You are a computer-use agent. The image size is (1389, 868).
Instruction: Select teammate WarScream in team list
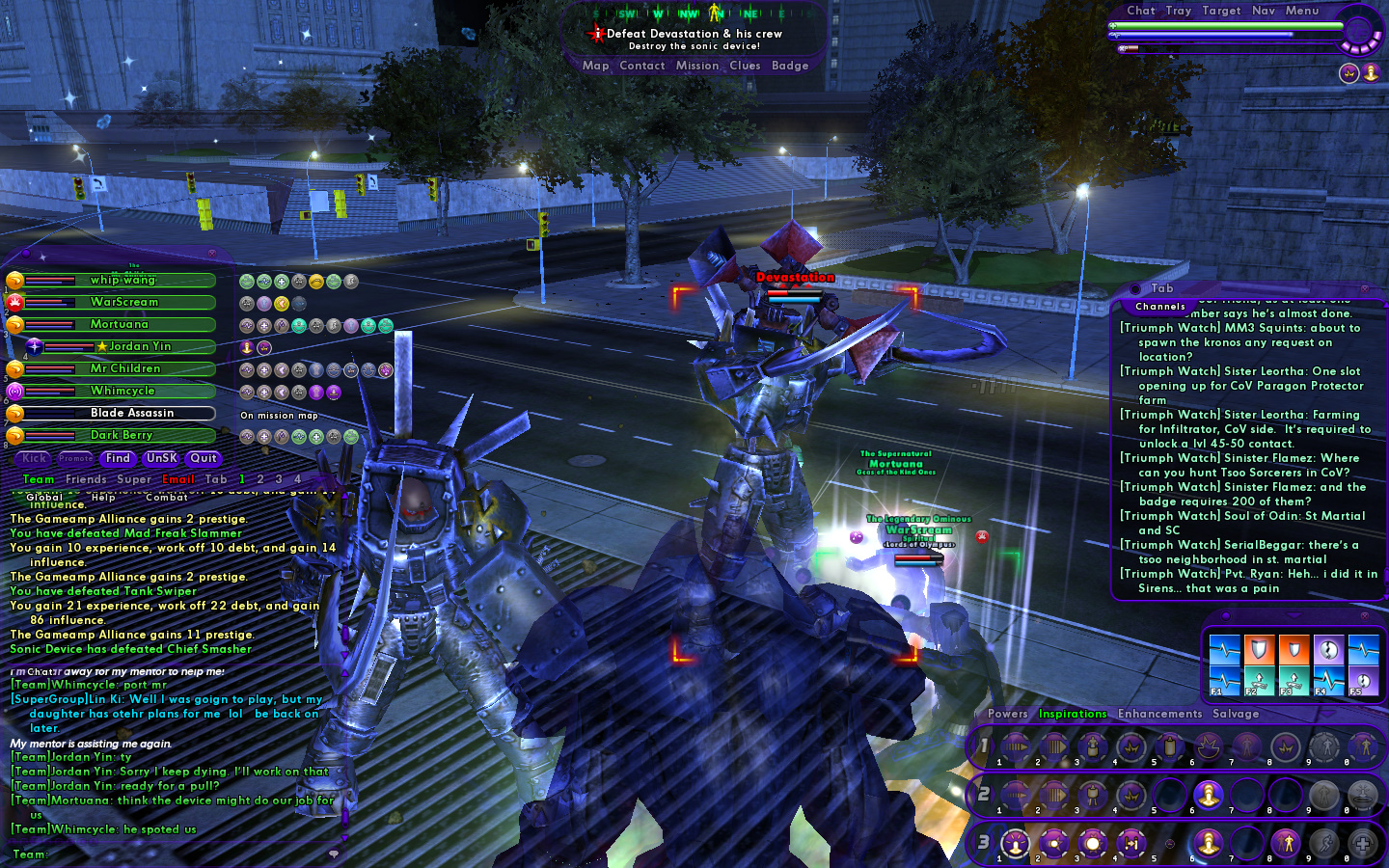pos(123,302)
